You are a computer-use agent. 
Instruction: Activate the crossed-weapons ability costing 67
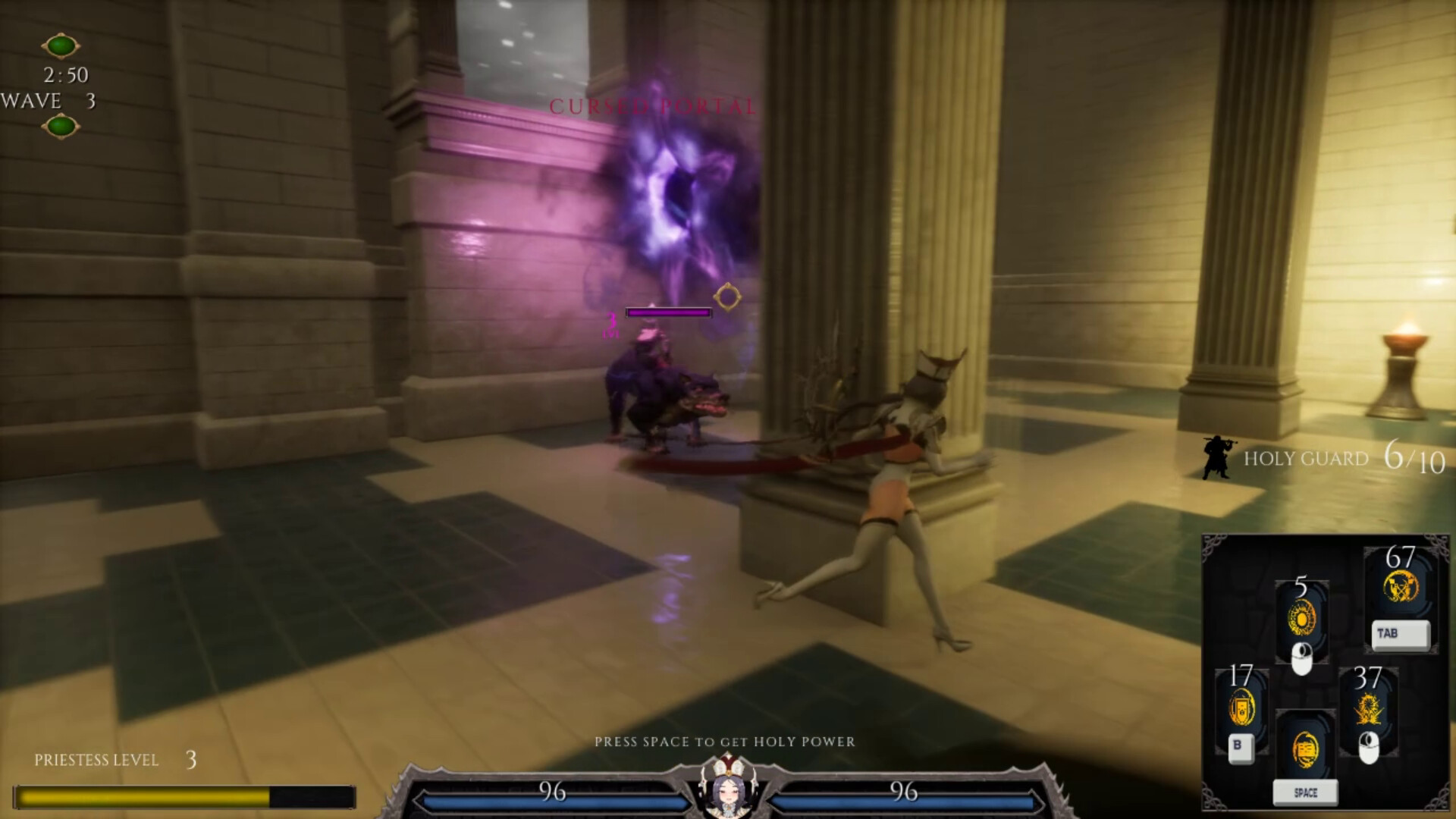1400,587
